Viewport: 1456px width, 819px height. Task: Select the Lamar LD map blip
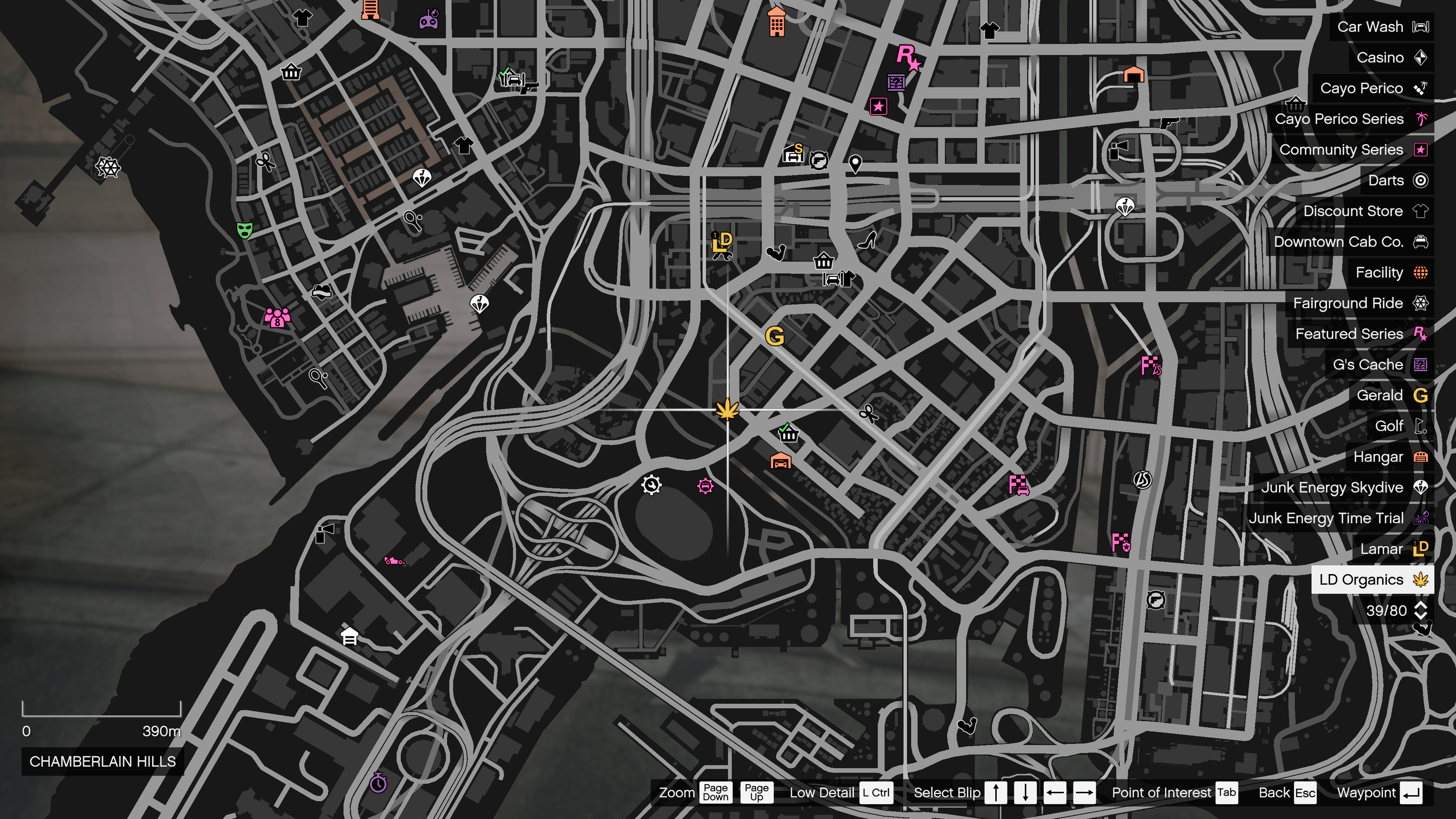[x=722, y=244]
